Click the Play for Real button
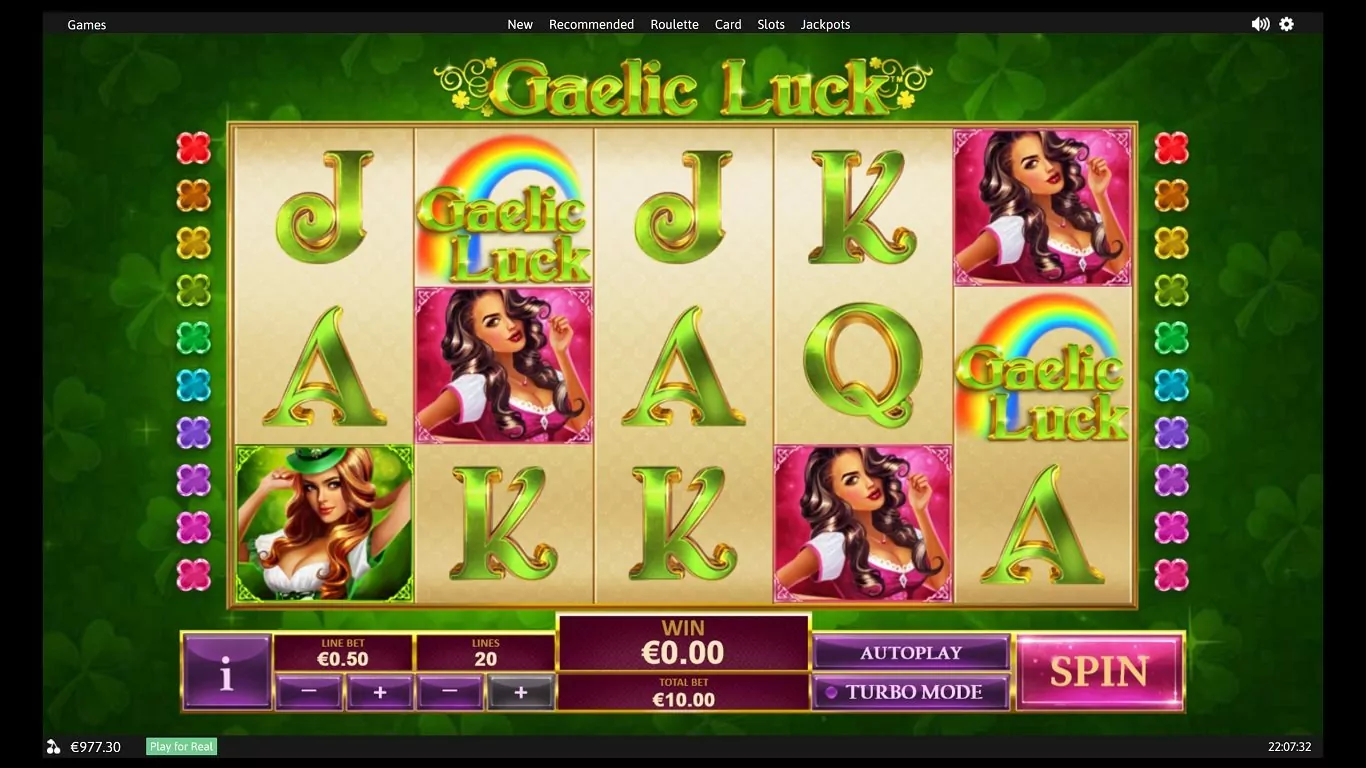Viewport: 1366px width, 768px height. click(181, 747)
